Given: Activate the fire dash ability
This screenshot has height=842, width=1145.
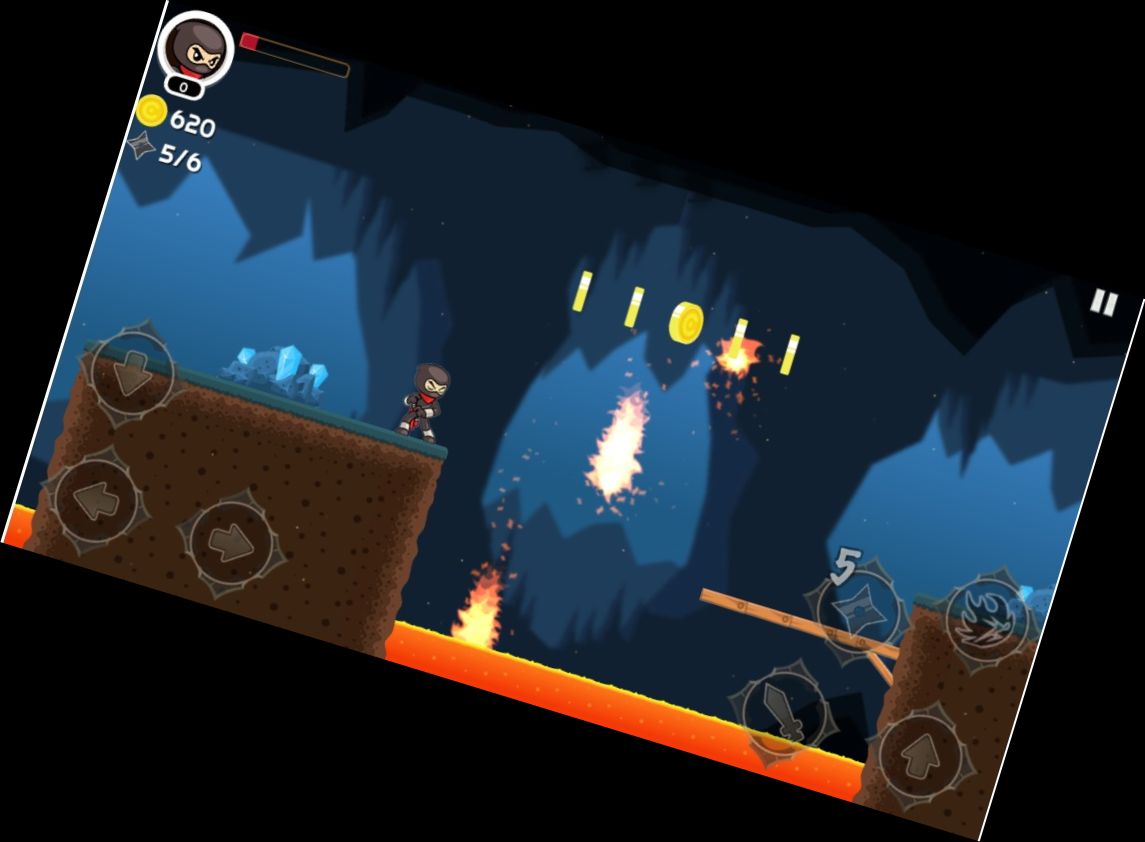Looking at the screenshot, I should (x=985, y=619).
